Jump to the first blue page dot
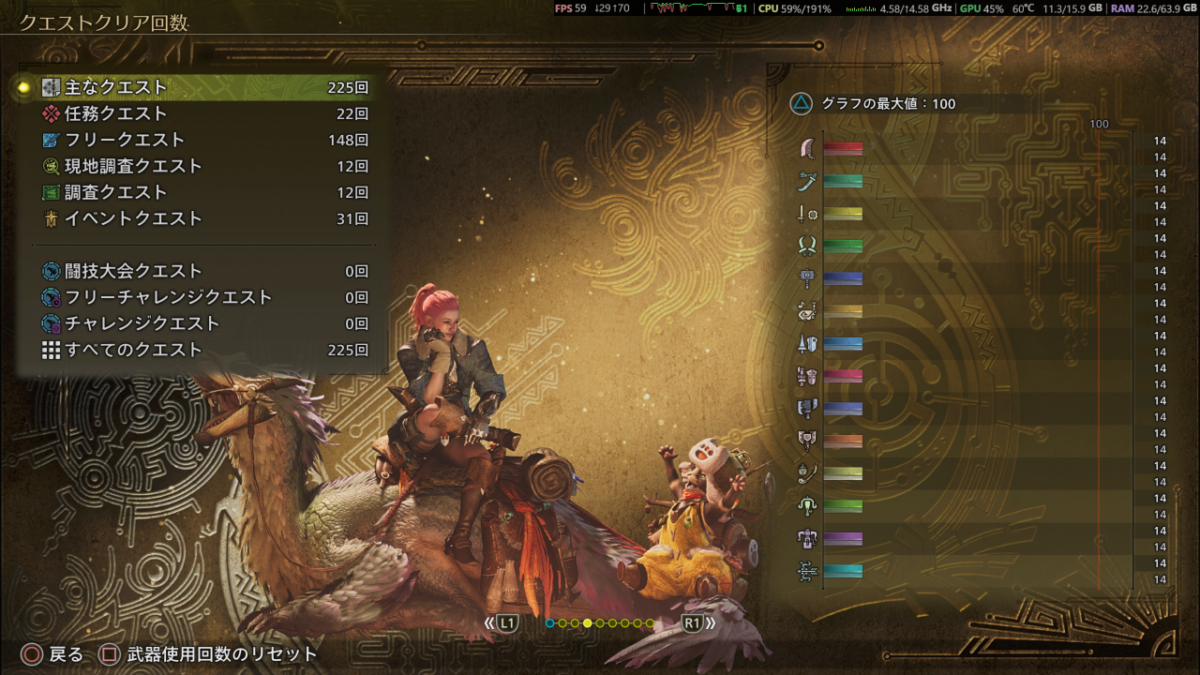 549,623
